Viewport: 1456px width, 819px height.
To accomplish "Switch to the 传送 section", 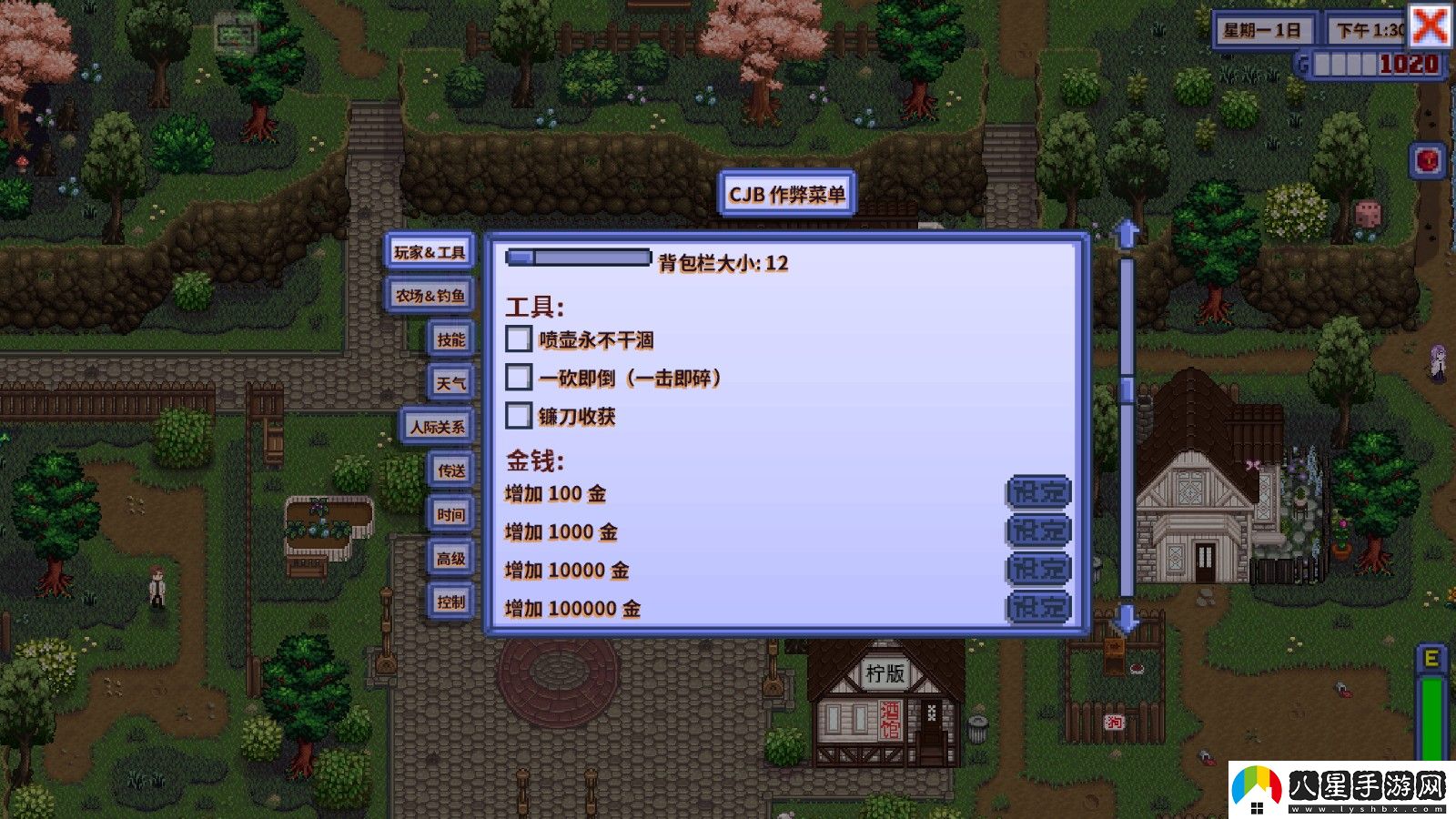I will (x=451, y=471).
